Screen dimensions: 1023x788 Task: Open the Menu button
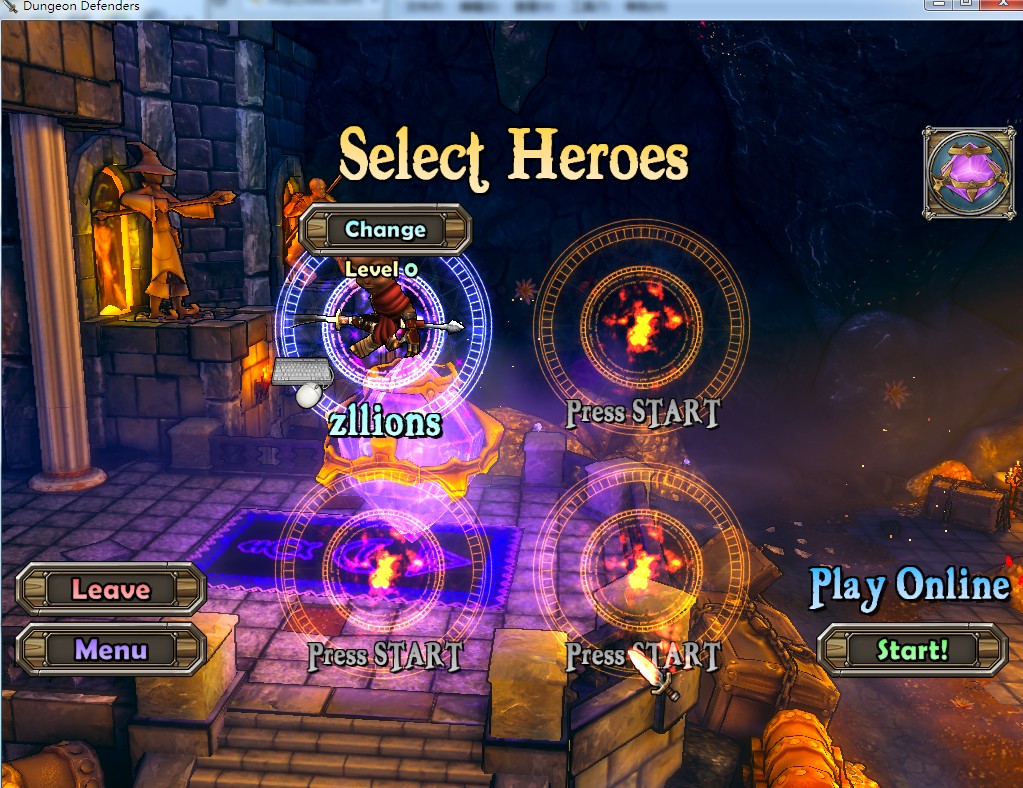(111, 650)
